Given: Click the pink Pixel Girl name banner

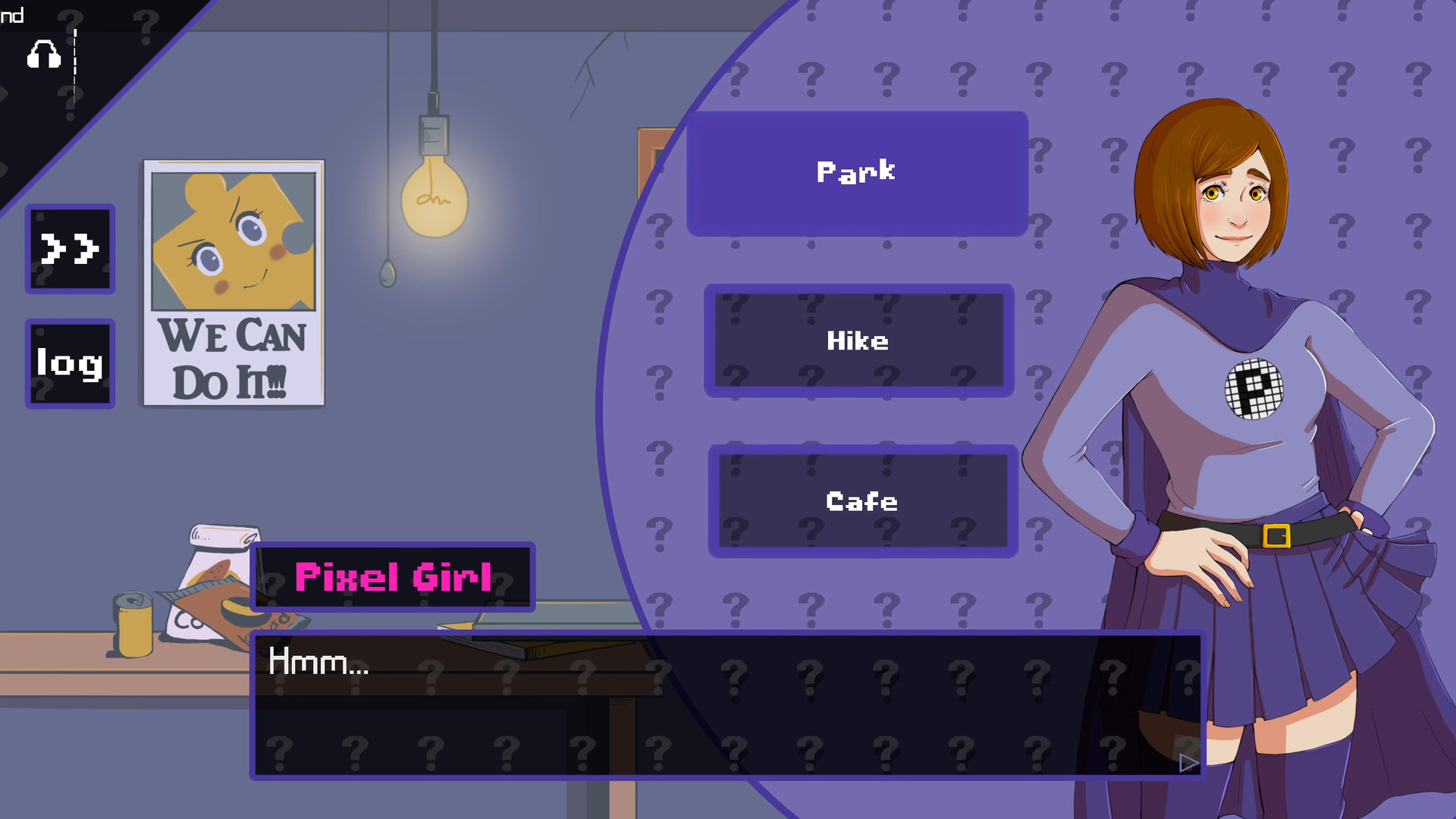Looking at the screenshot, I should click(394, 578).
